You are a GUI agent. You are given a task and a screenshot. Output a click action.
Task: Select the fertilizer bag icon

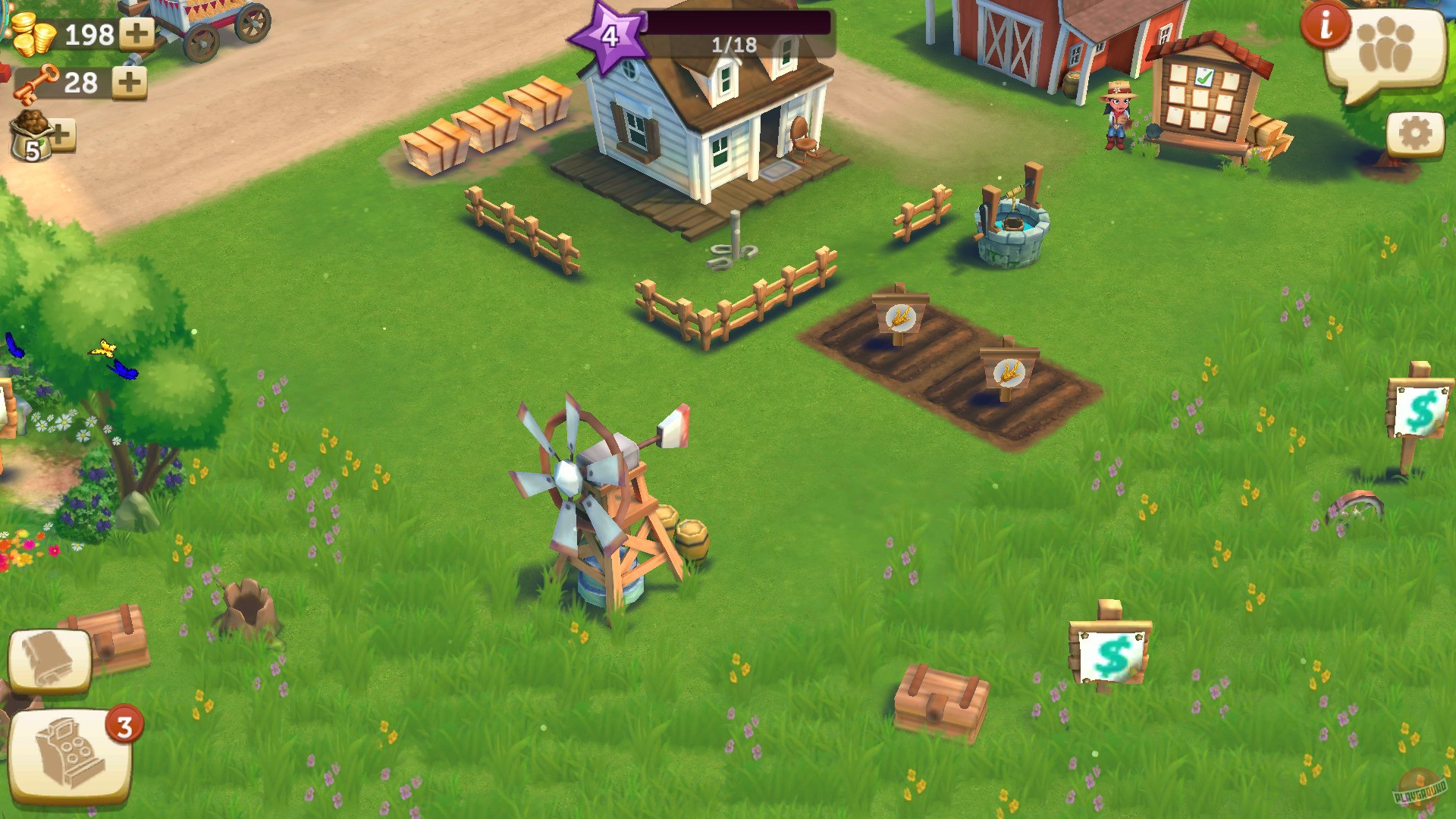(x=32, y=136)
